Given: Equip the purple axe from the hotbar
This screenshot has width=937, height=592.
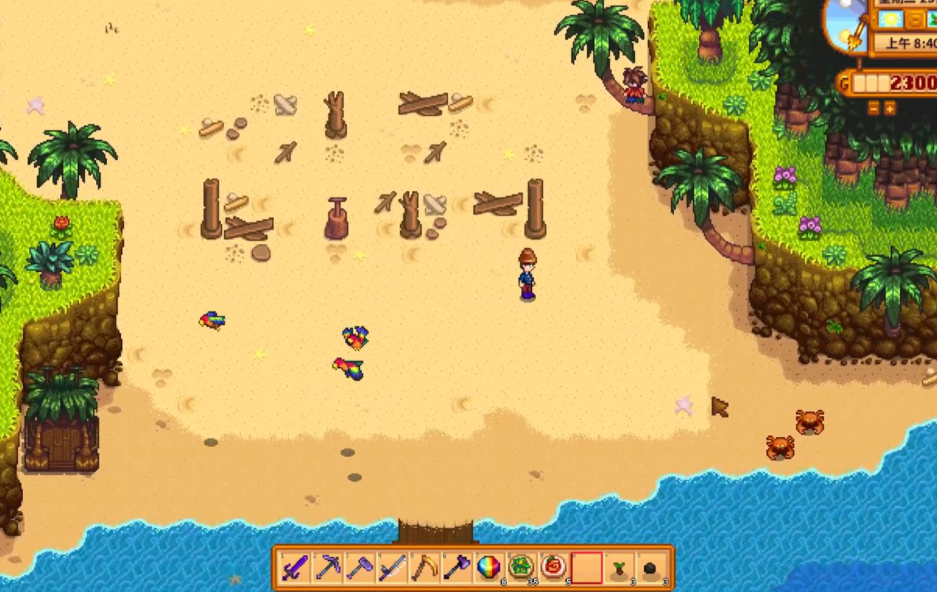Looking at the screenshot, I should [457, 567].
